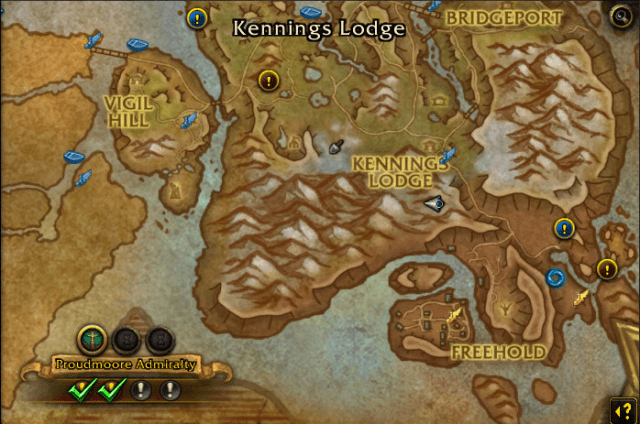This screenshot has width=640, height=424.
Task: Select the blue-ringed quest marker at the map's top edge
Action: coord(198,17)
